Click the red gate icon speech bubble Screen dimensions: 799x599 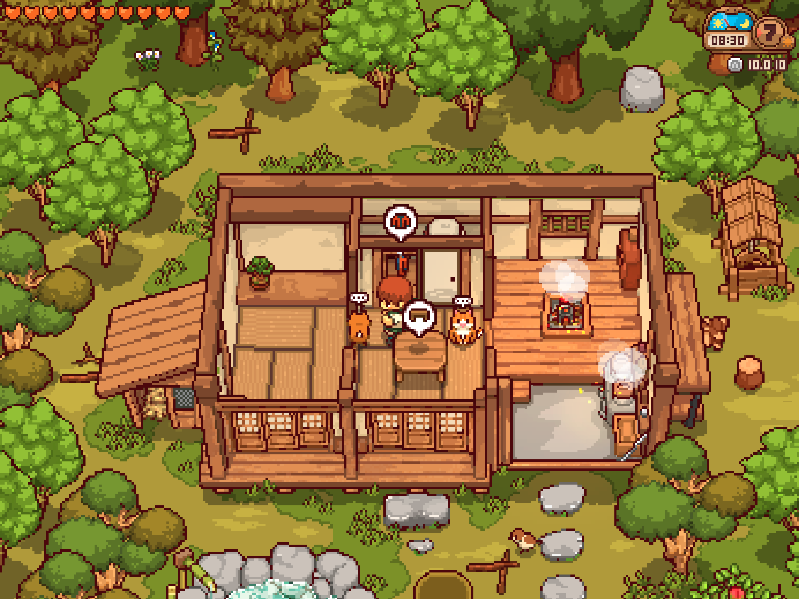(401, 222)
